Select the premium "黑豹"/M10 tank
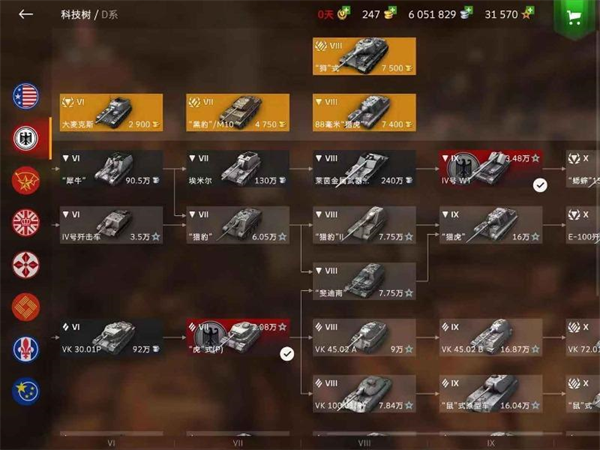This screenshot has width=600, height=450. pos(237,113)
